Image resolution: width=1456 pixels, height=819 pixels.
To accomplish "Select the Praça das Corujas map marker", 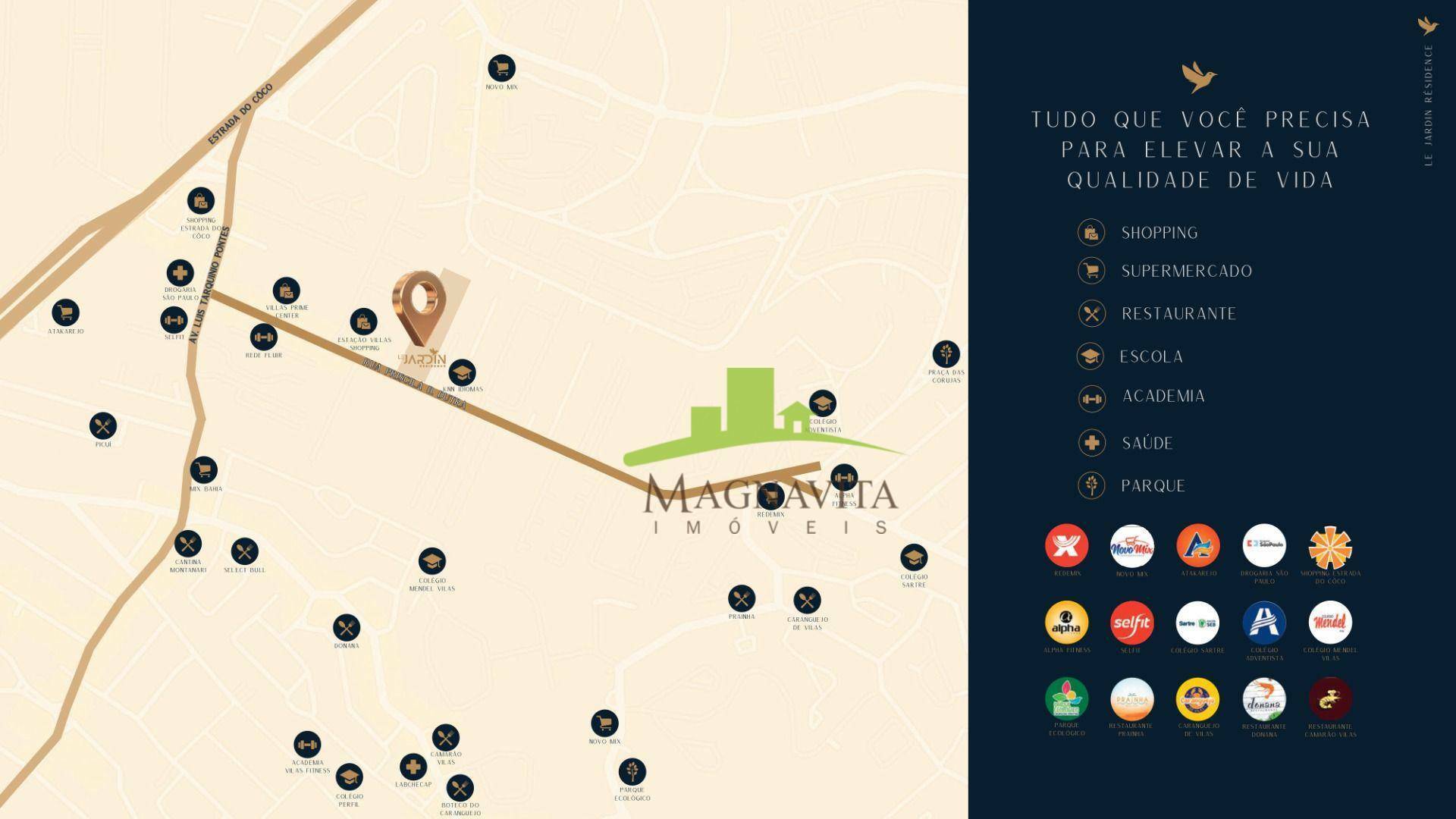I will [946, 354].
